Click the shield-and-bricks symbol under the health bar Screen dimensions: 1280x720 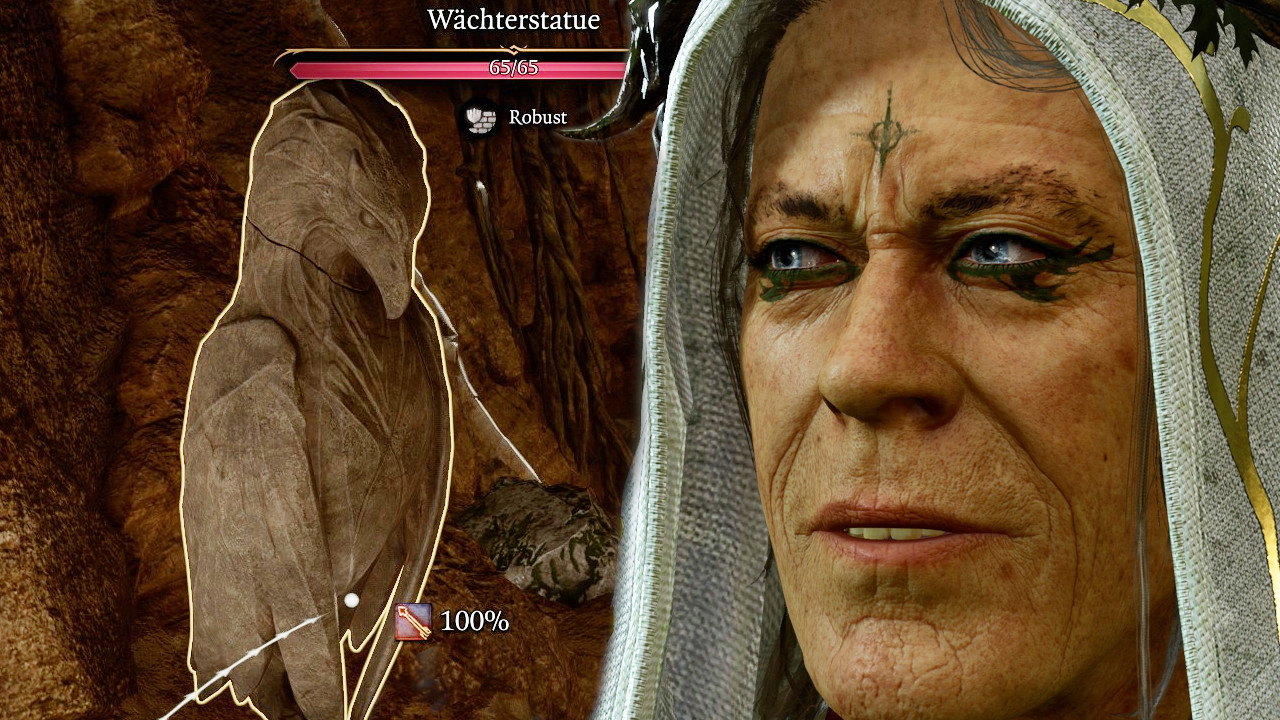[x=479, y=118]
